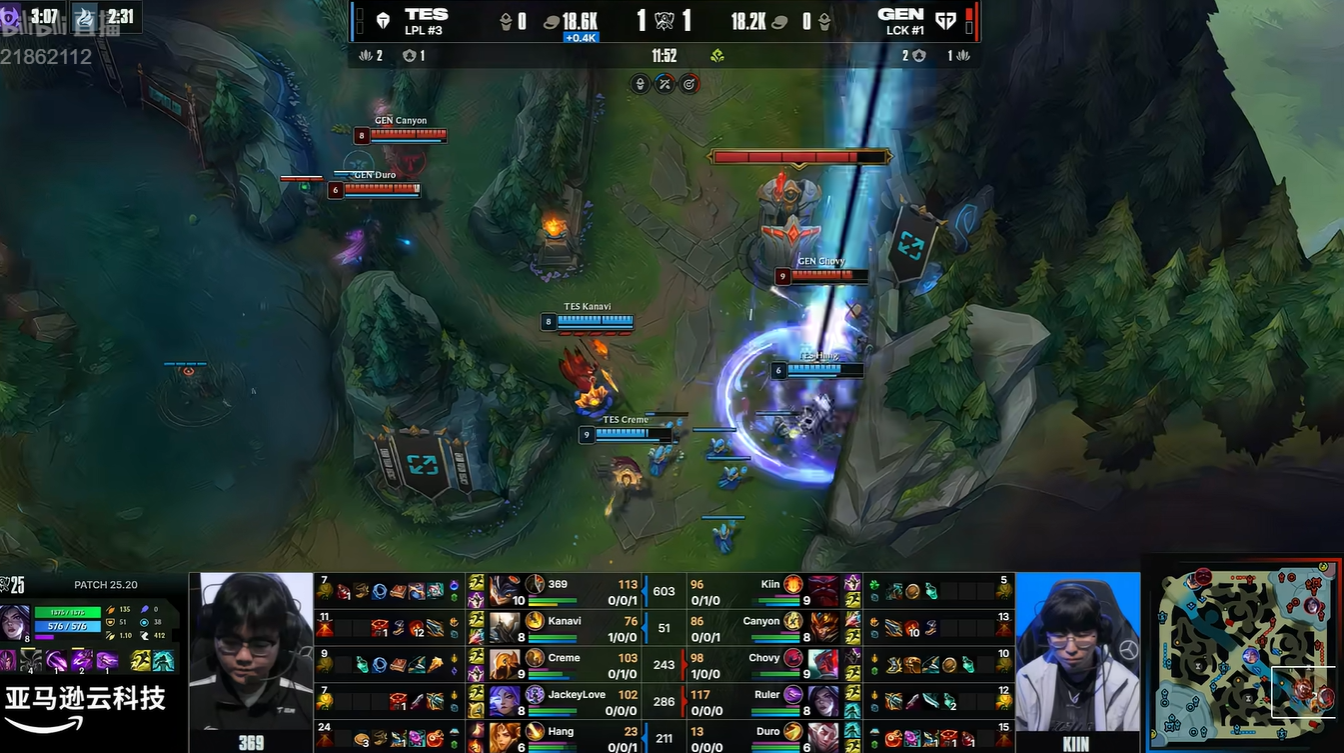Click Chovy's champion portrait on the scoreboard
1344x753 pixels.
(824, 661)
